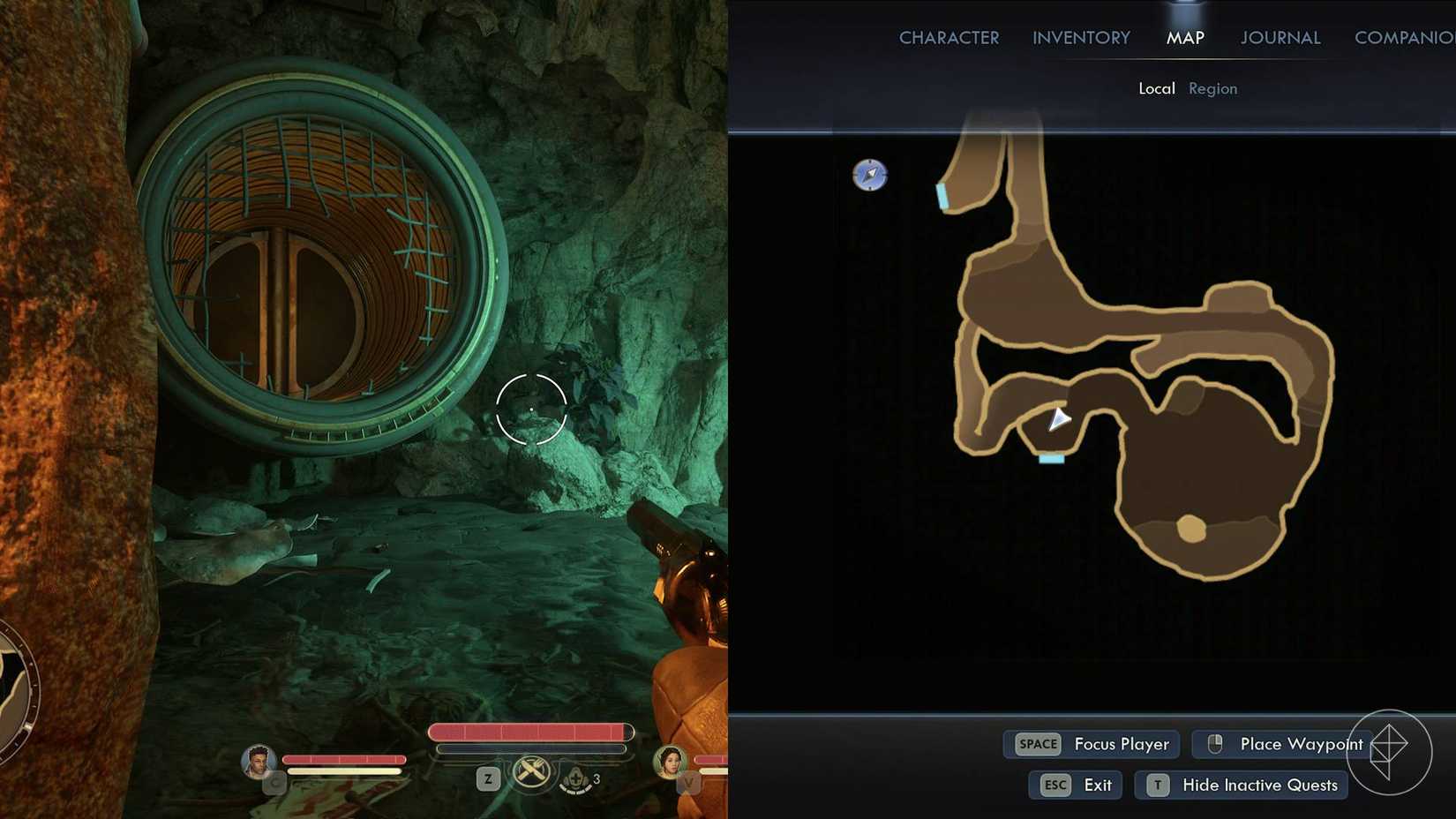Viewport: 1456px width, 819px height.
Task: Click the blue exit marker at map top
Action: pos(942,196)
